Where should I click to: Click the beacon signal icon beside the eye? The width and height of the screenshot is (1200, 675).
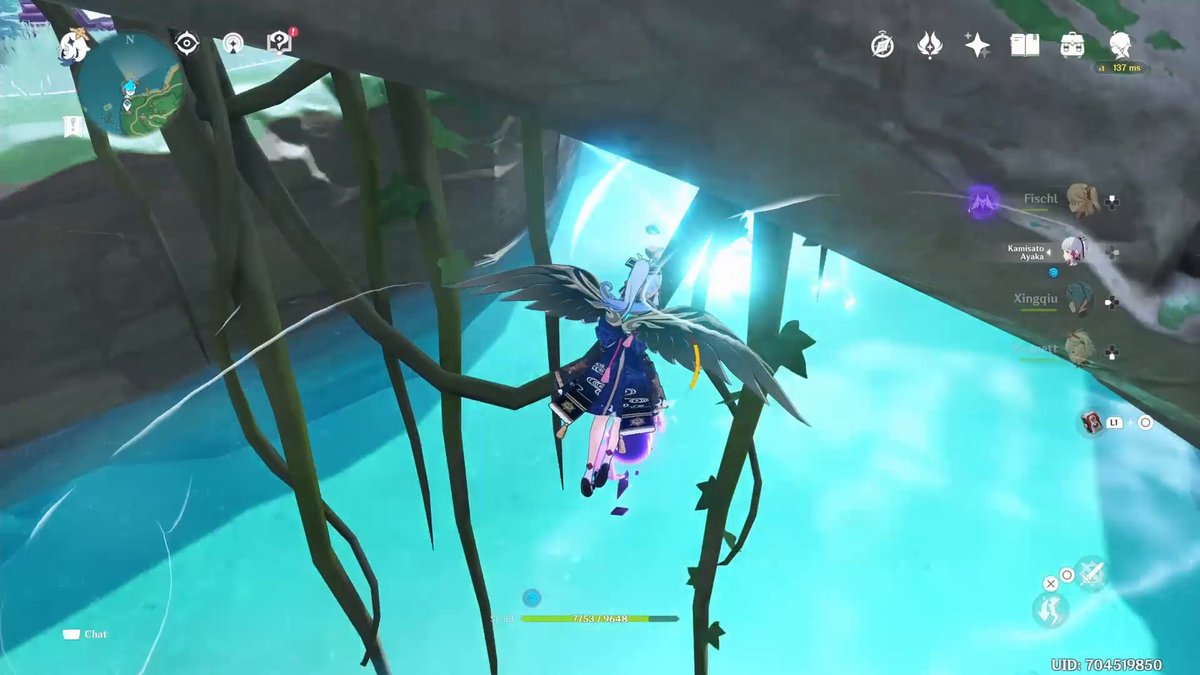pyautogui.click(x=233, y=43)
